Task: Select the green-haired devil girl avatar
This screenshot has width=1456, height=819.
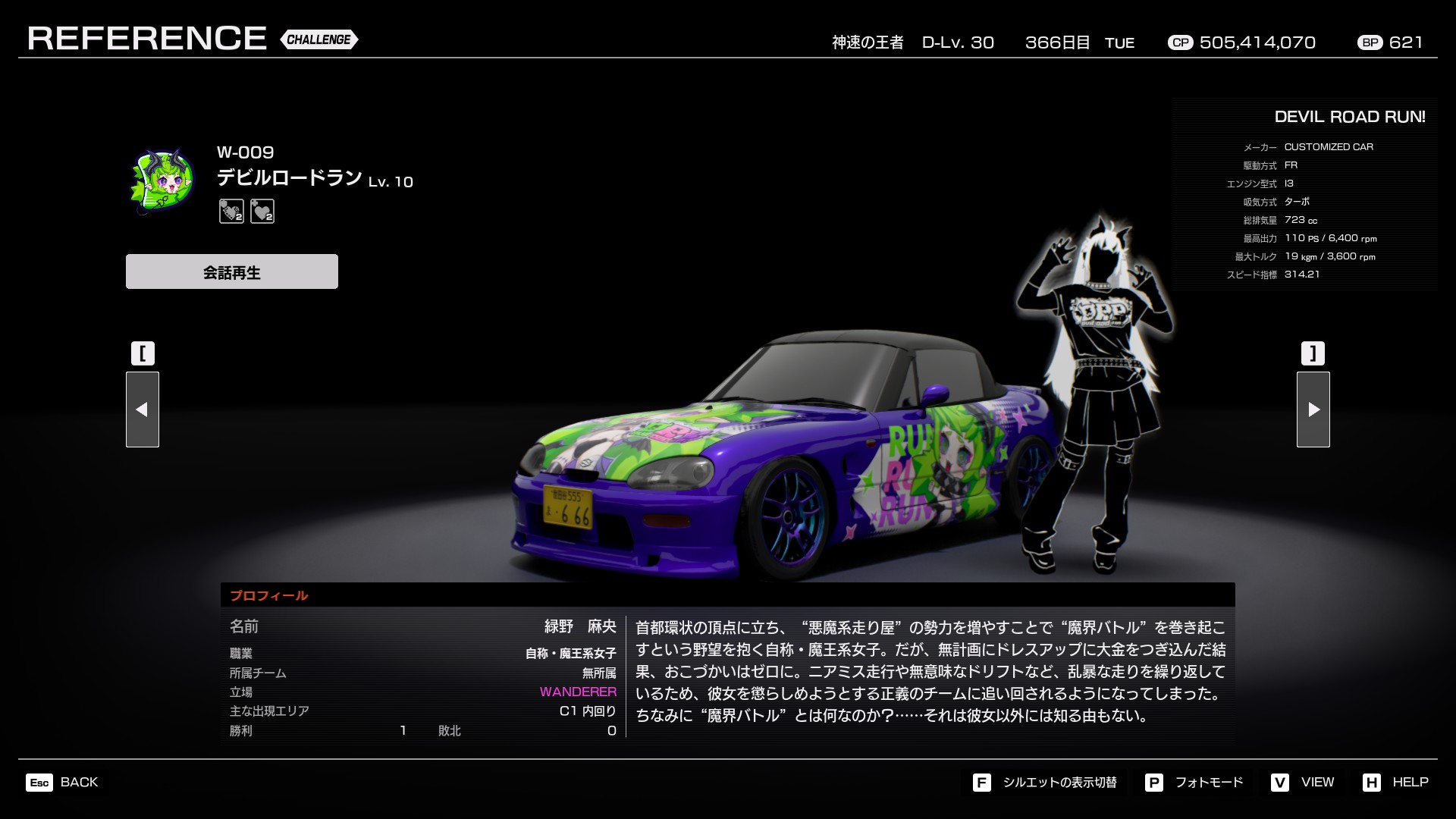Action: point(163,182)
